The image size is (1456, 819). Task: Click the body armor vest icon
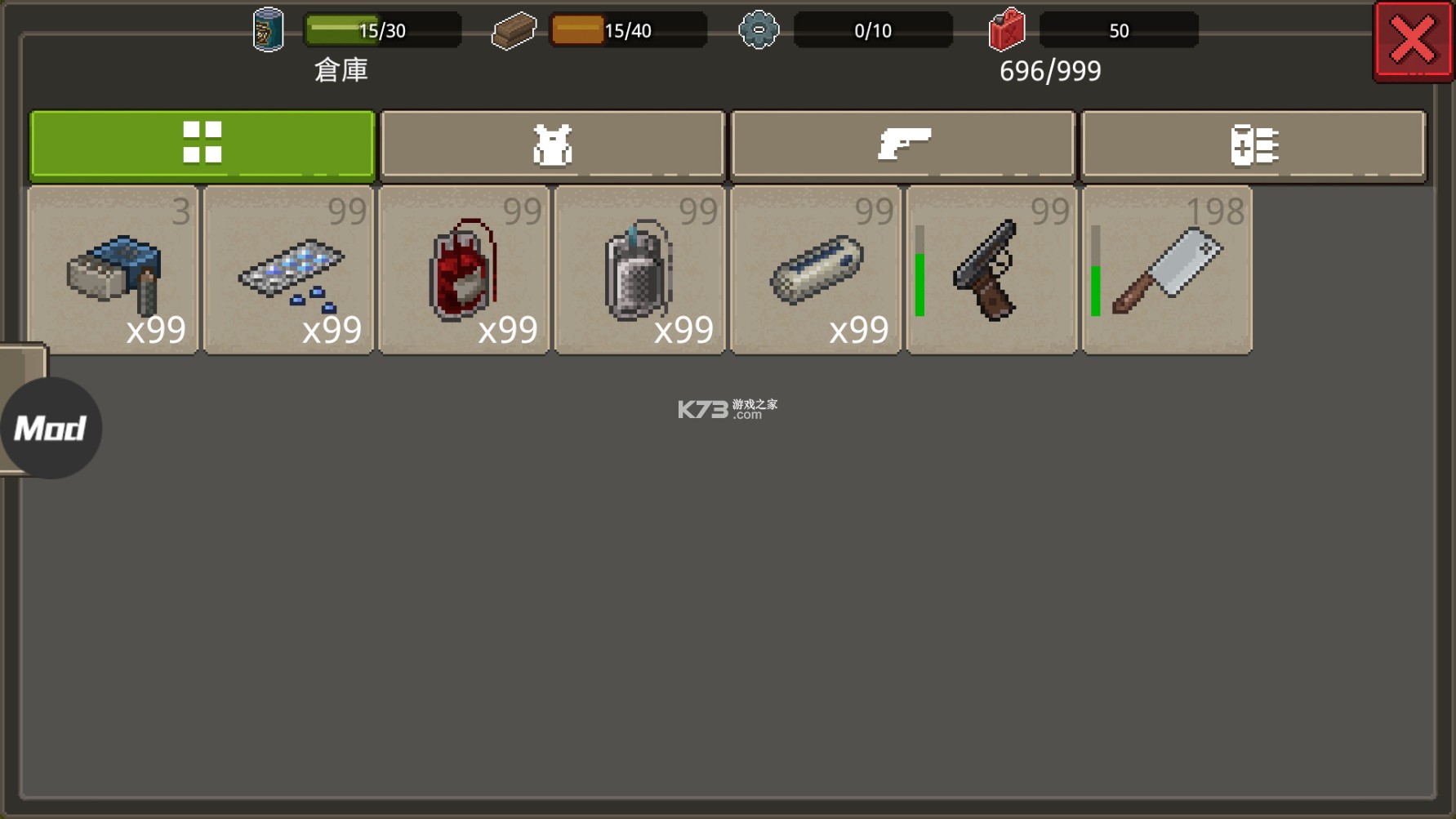point(552,144)
